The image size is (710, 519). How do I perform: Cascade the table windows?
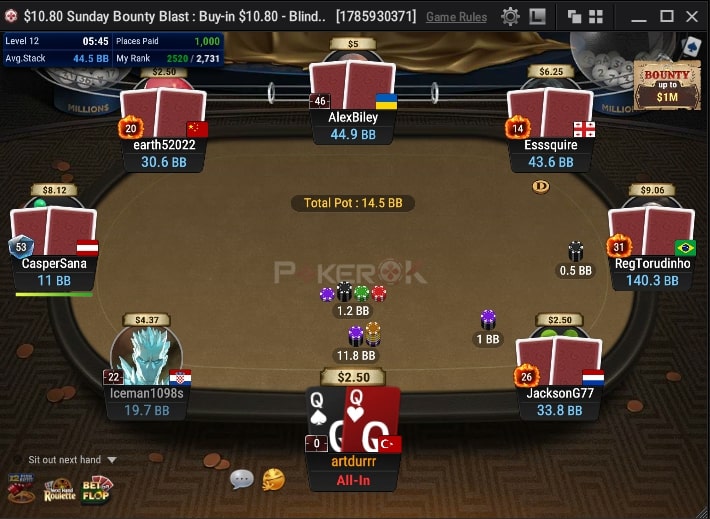(x=574, y=16)
